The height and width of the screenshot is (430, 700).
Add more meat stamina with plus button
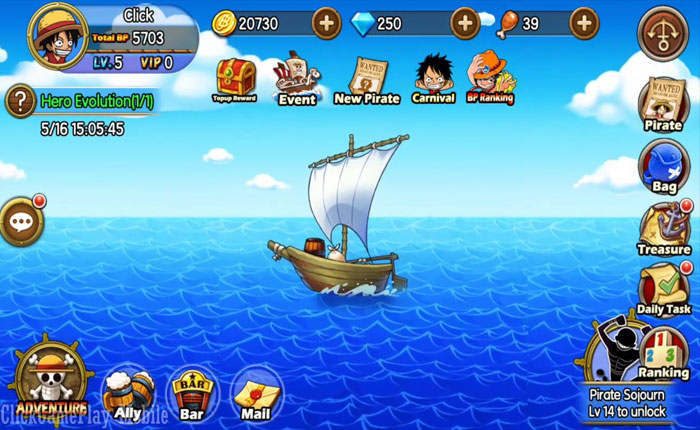(x=584, y=22)
